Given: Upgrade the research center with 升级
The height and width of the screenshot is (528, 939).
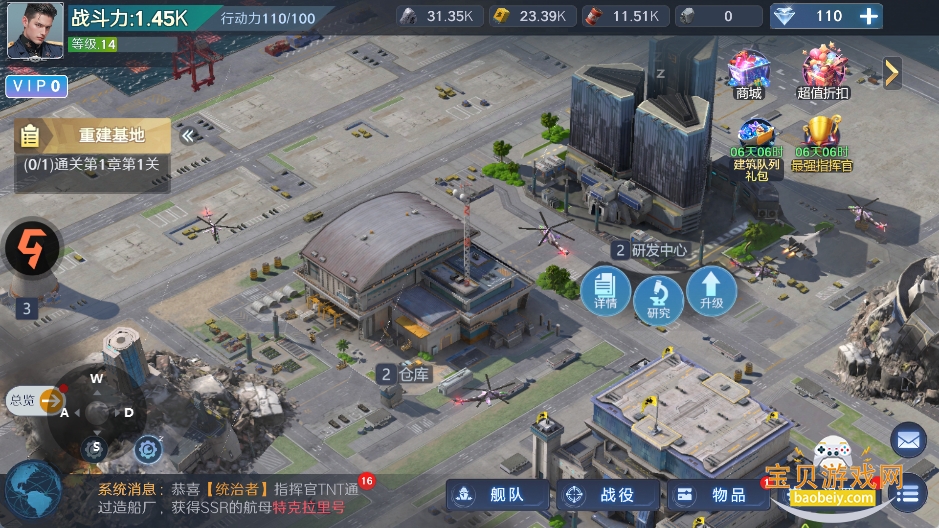Looking at the screenshot, I should tap(711, 289).
